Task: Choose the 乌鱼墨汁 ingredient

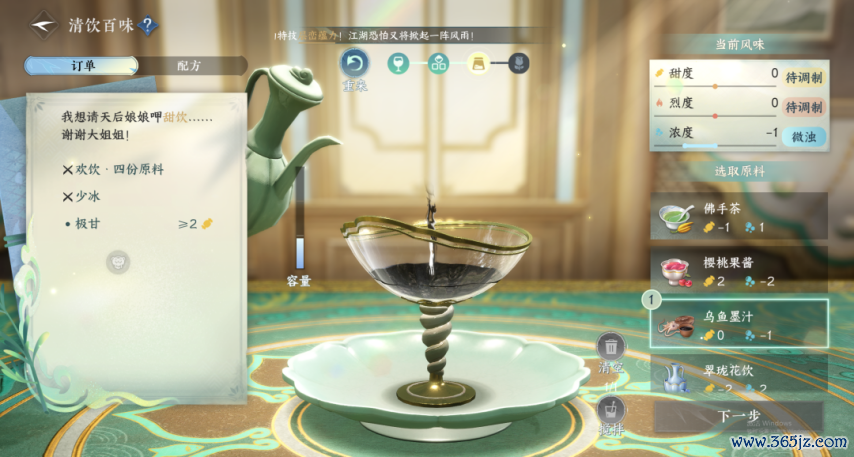Action: coord(739,323)
